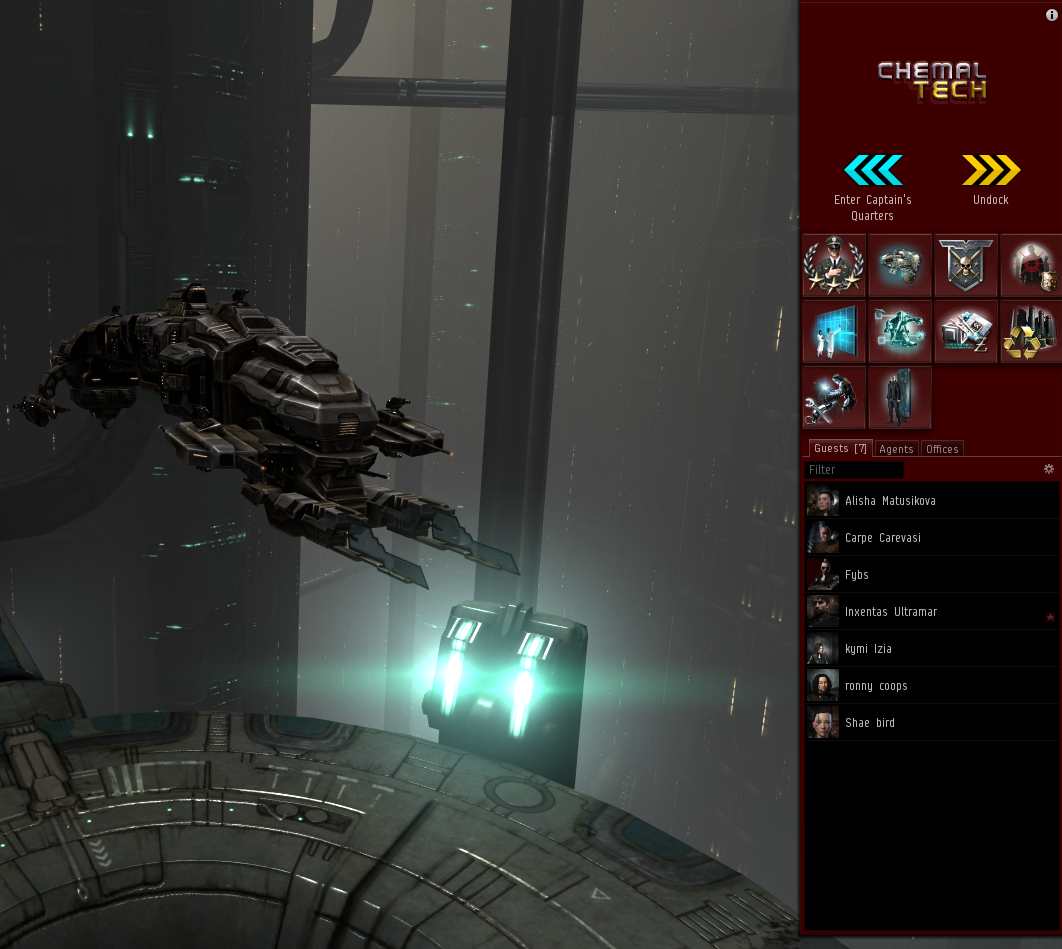The height and width of the screenshot is (949, 1062).
Task: Open the officer with stars service
Action: point(834,266)
